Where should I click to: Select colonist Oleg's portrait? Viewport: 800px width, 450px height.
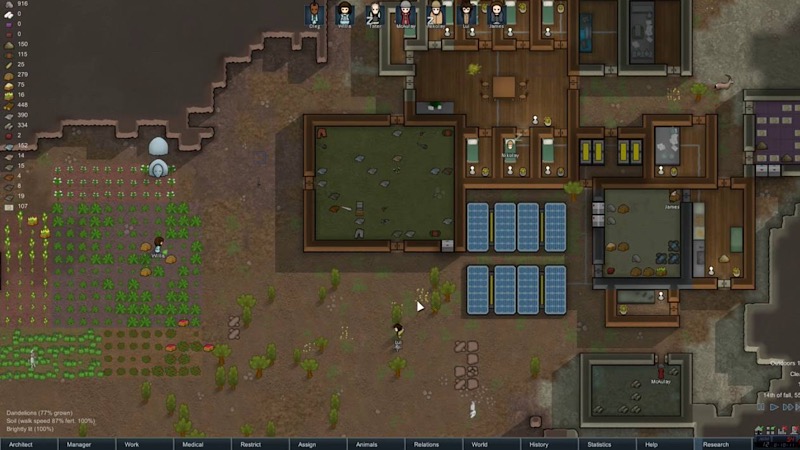[314, 14]
